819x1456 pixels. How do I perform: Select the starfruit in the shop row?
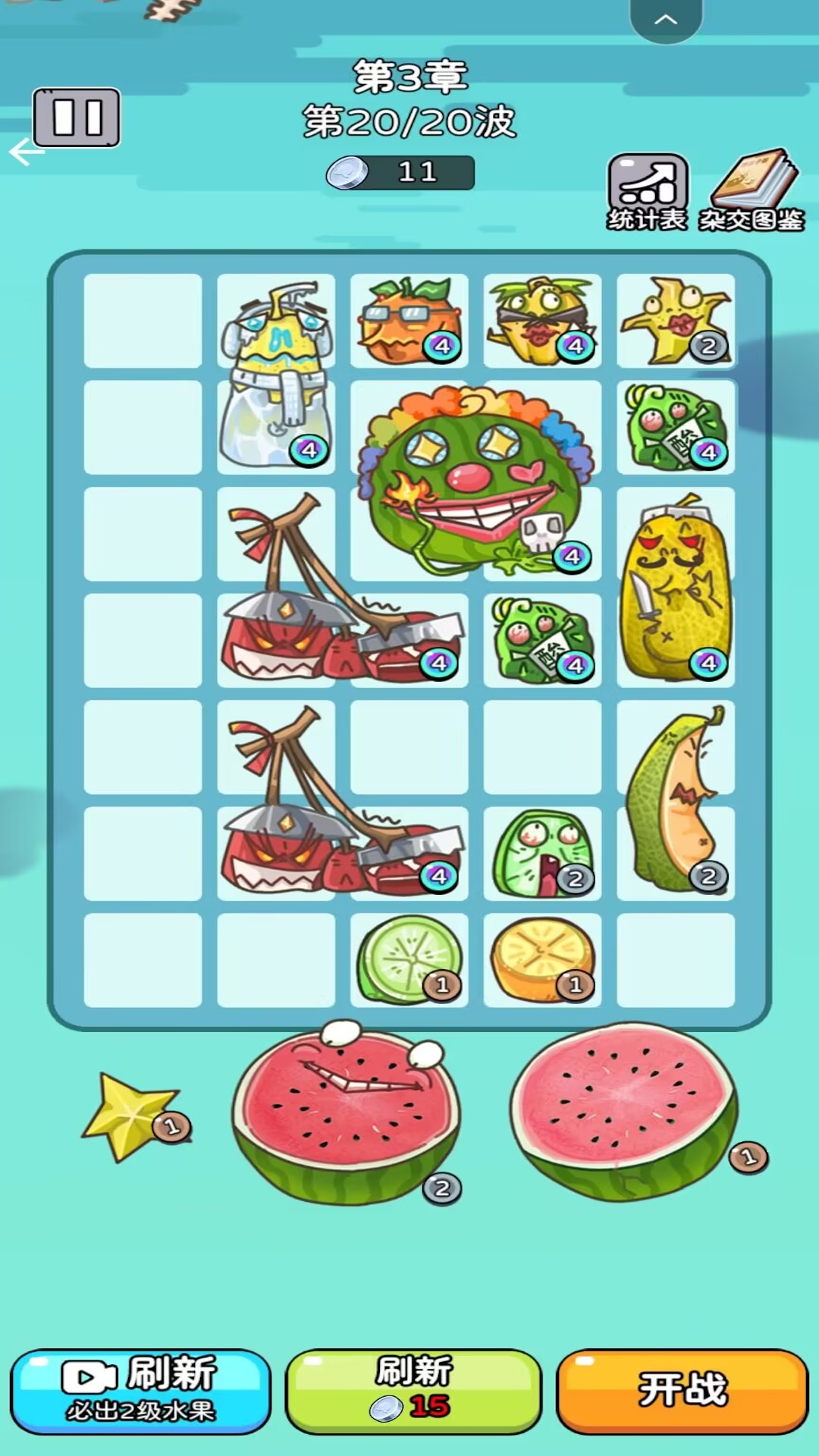click(130, 1115)
